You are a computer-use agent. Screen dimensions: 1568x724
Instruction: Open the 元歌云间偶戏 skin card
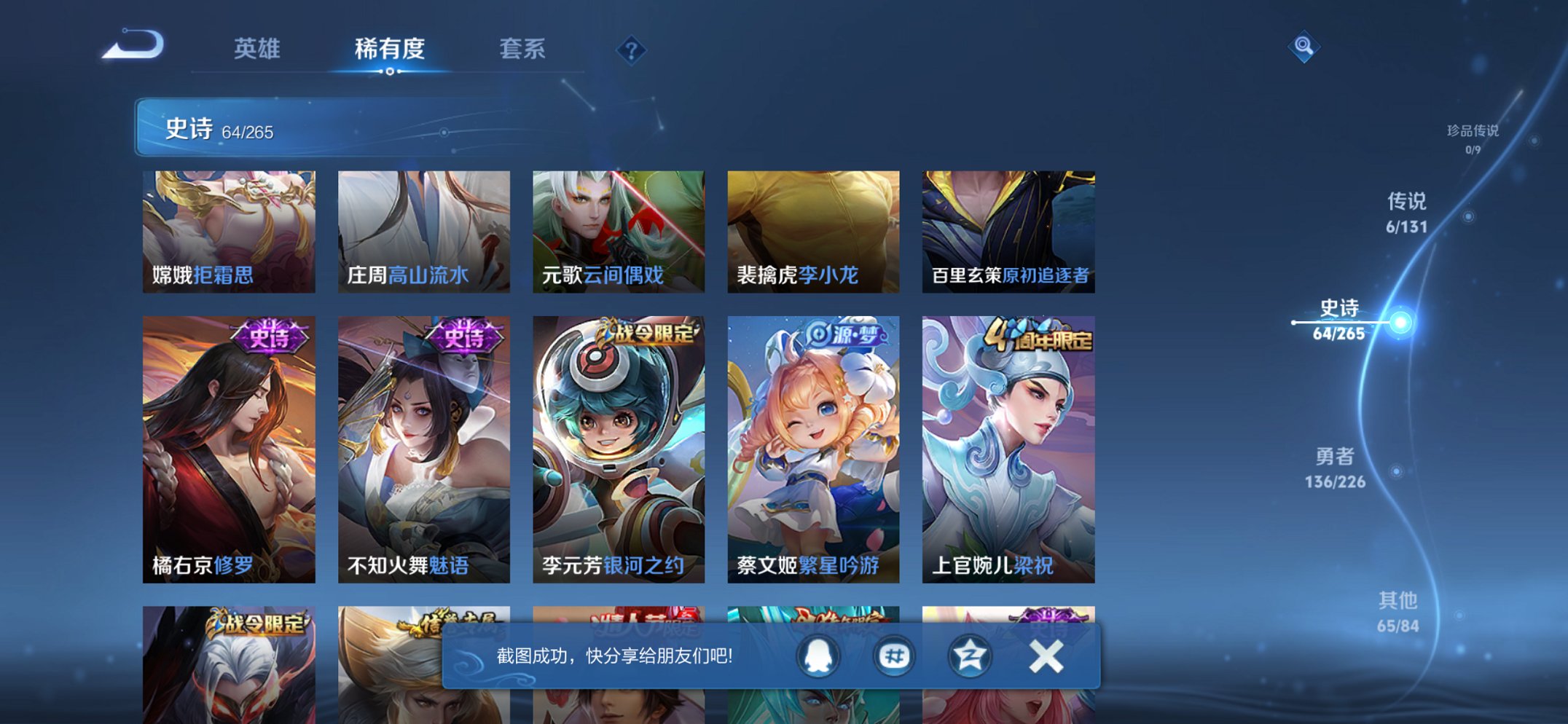coord(620,230)
